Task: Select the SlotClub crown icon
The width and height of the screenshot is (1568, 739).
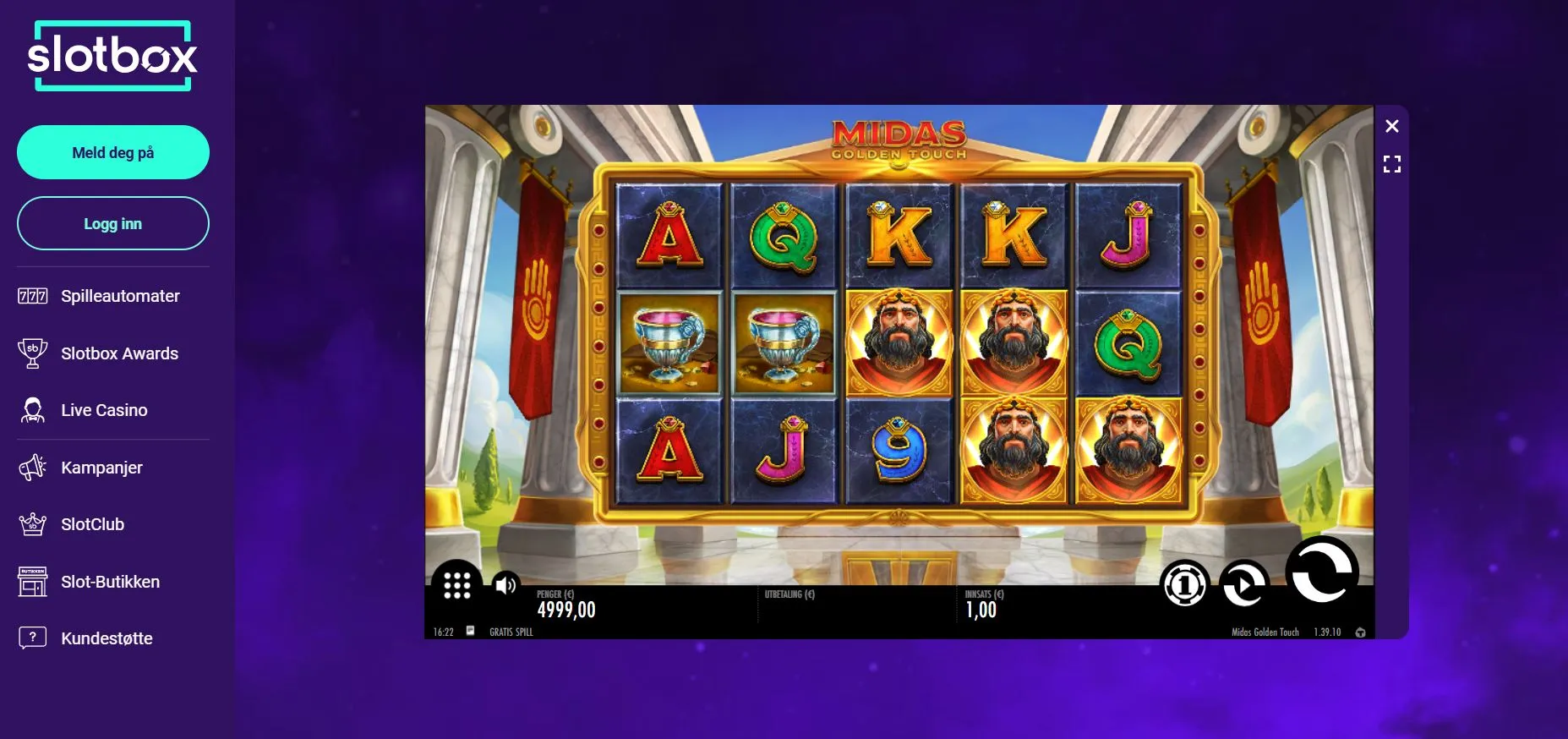Action: pyautogui.click(x=32, y=524)
